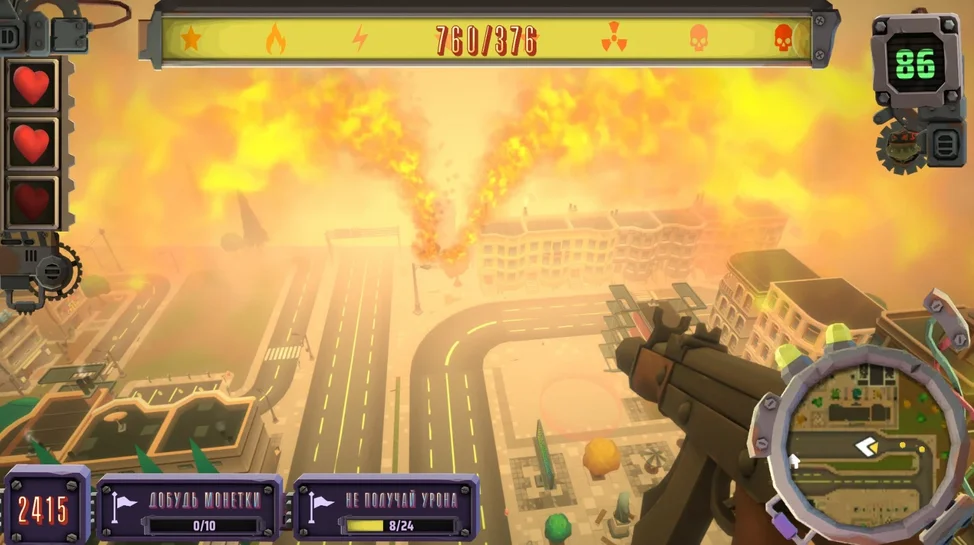Screen dimensions: 974x545
Task: Click the orange skull icon on the top bar
Action: point(698,40)
